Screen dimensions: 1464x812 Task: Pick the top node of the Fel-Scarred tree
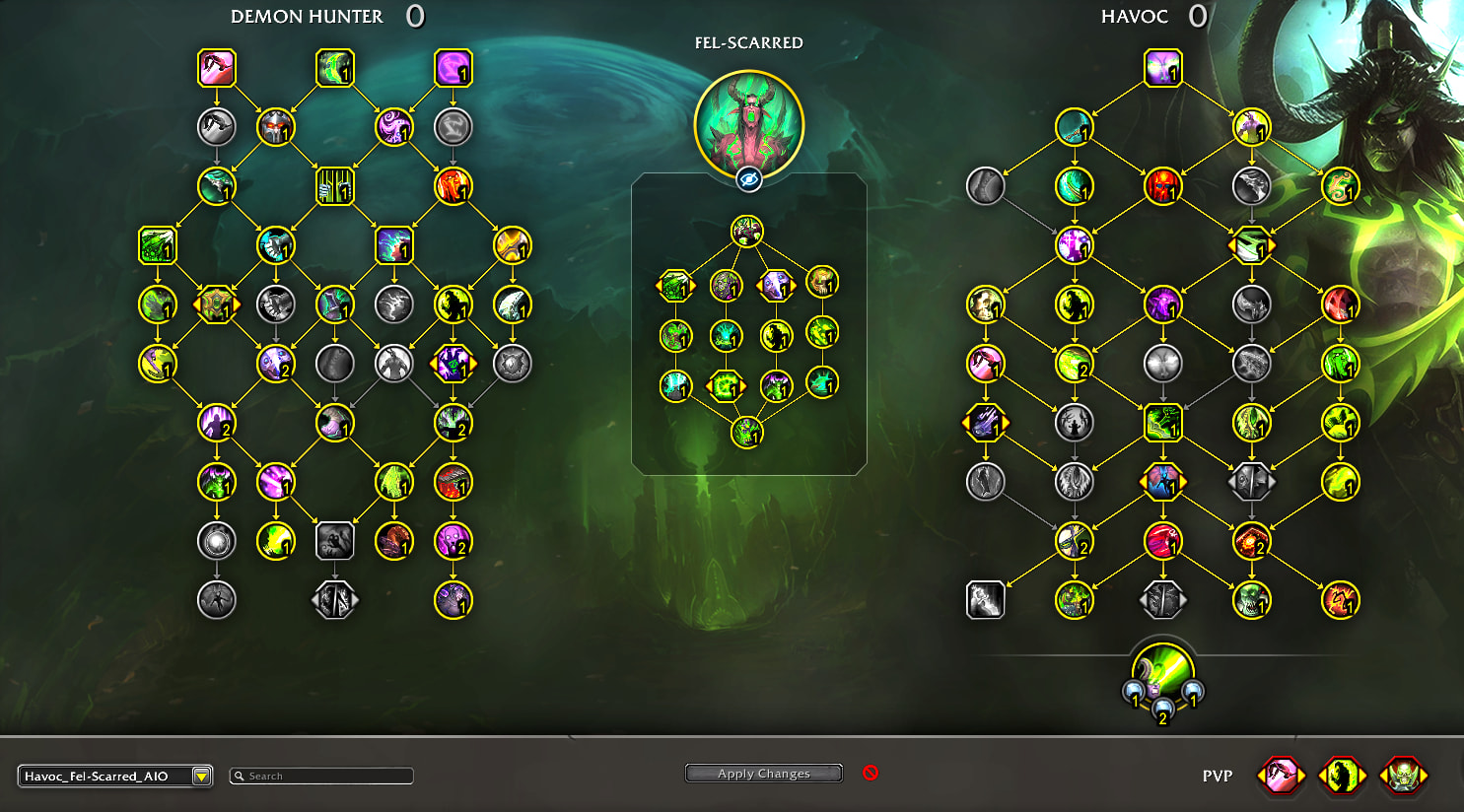(x=747, y=232)
